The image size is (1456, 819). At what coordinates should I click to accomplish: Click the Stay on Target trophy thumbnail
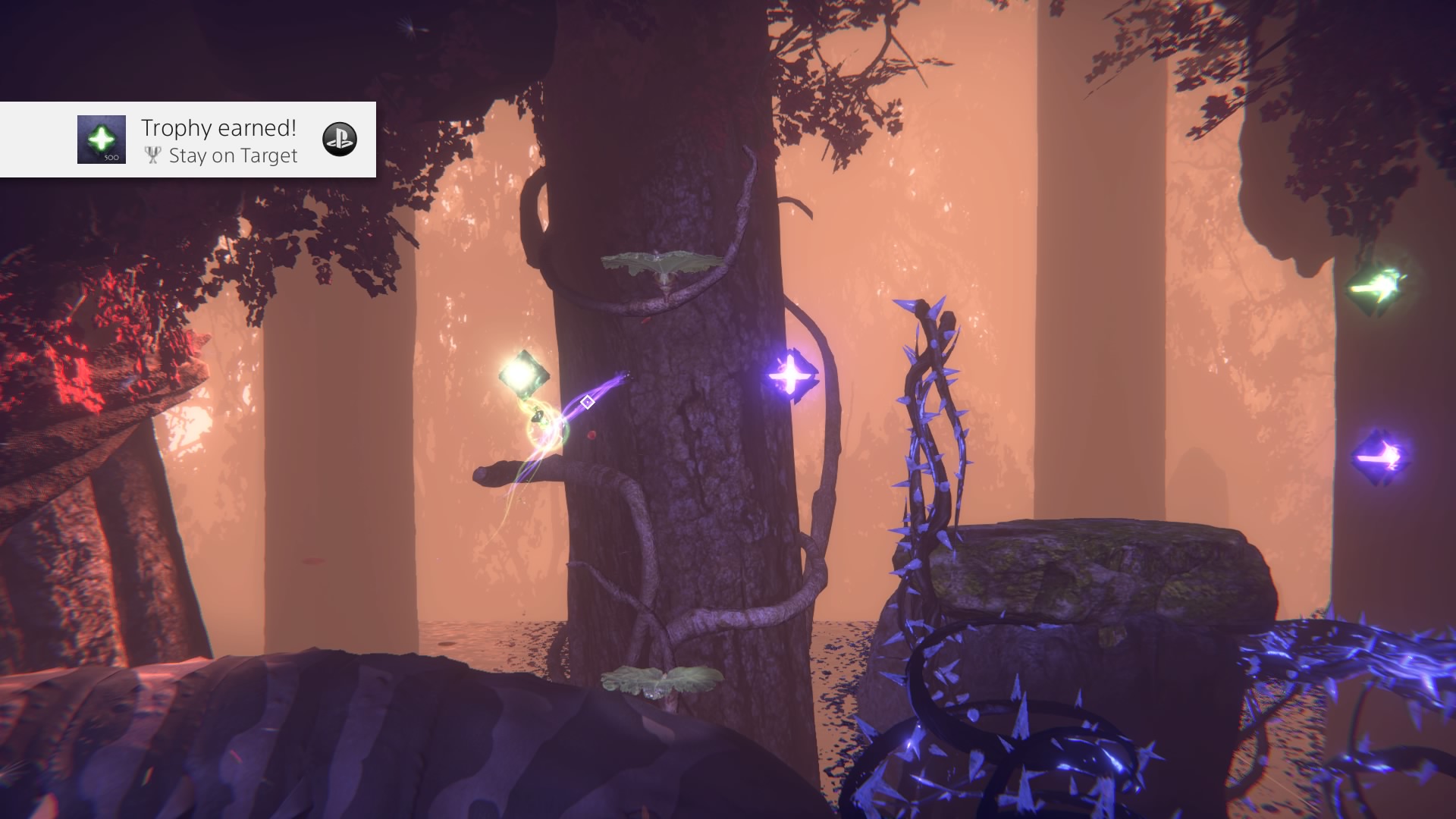tap(102, 140)
